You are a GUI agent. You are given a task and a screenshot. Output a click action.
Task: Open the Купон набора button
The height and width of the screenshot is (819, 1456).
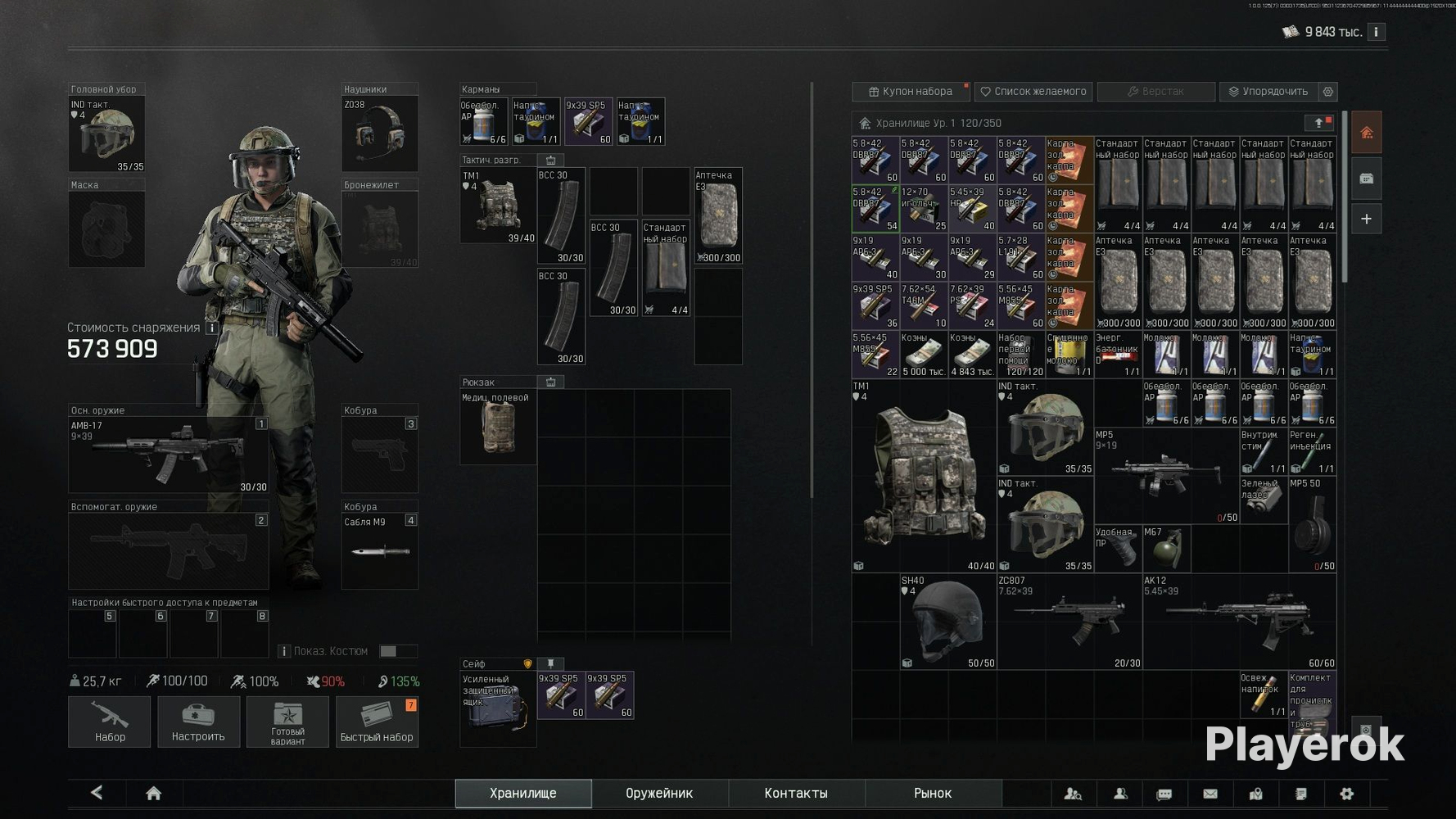click(x=911, y=92)
